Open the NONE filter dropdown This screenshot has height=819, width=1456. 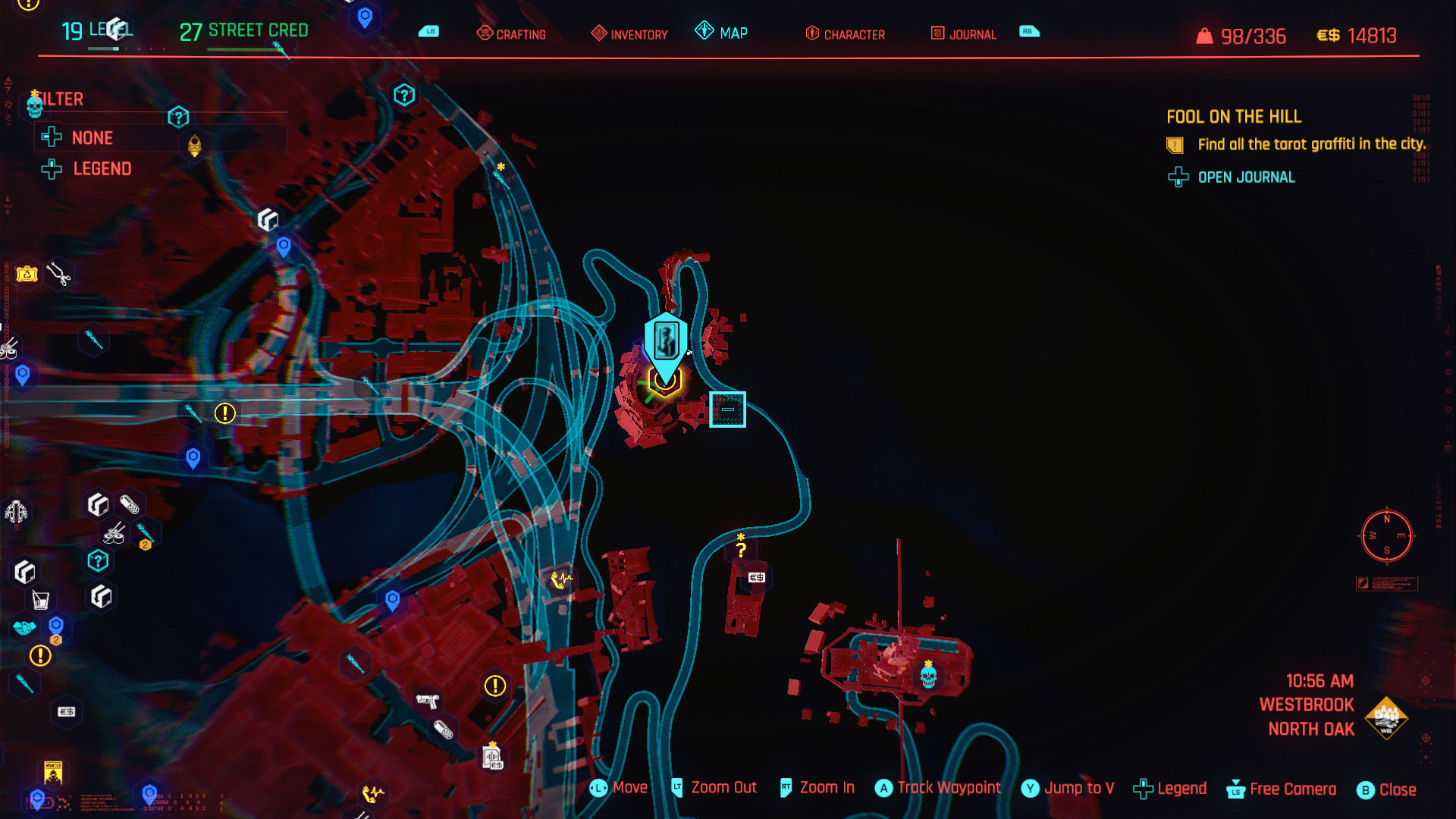(92, 137)
